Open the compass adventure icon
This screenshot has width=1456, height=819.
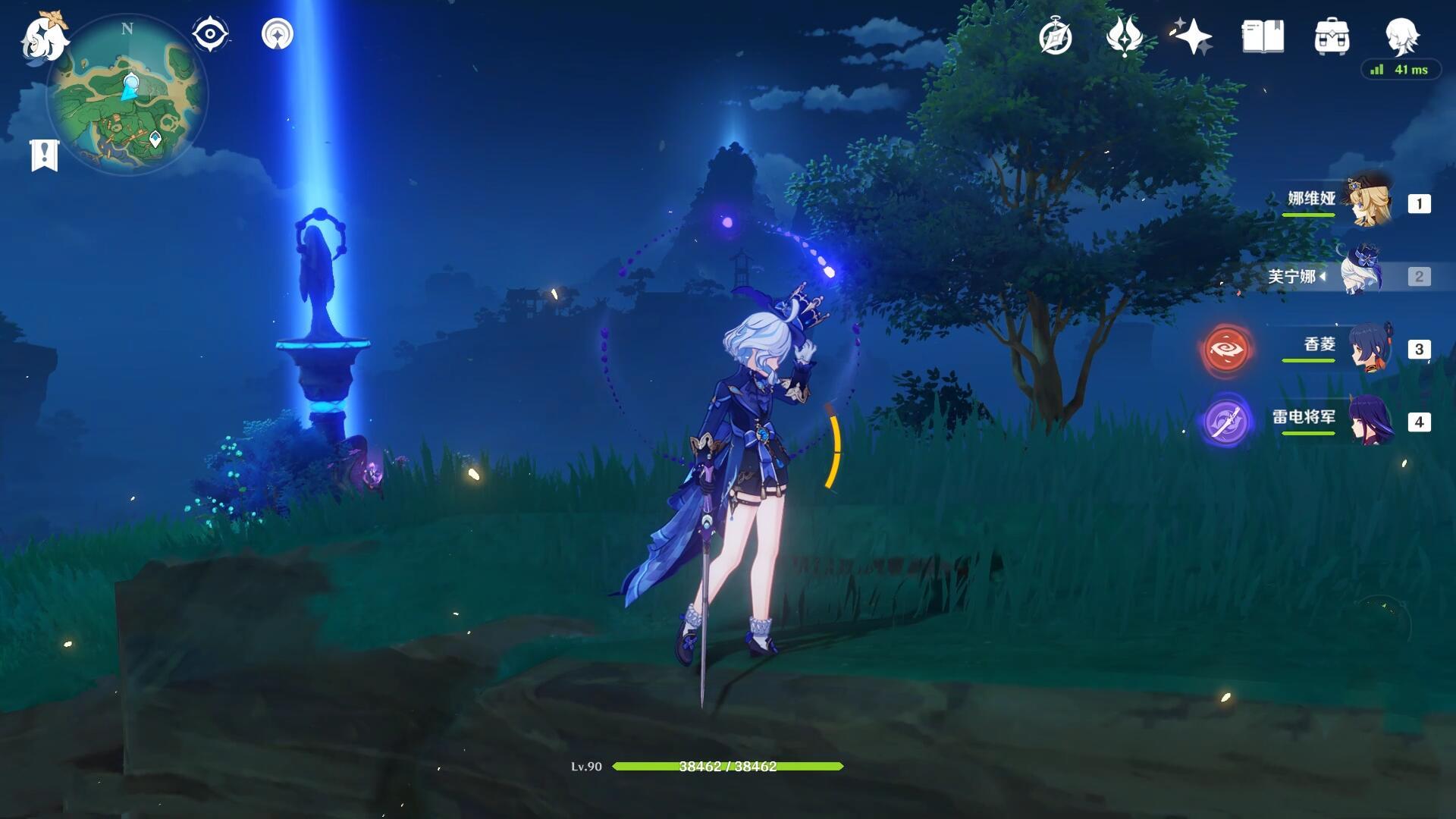[1055, 36]
